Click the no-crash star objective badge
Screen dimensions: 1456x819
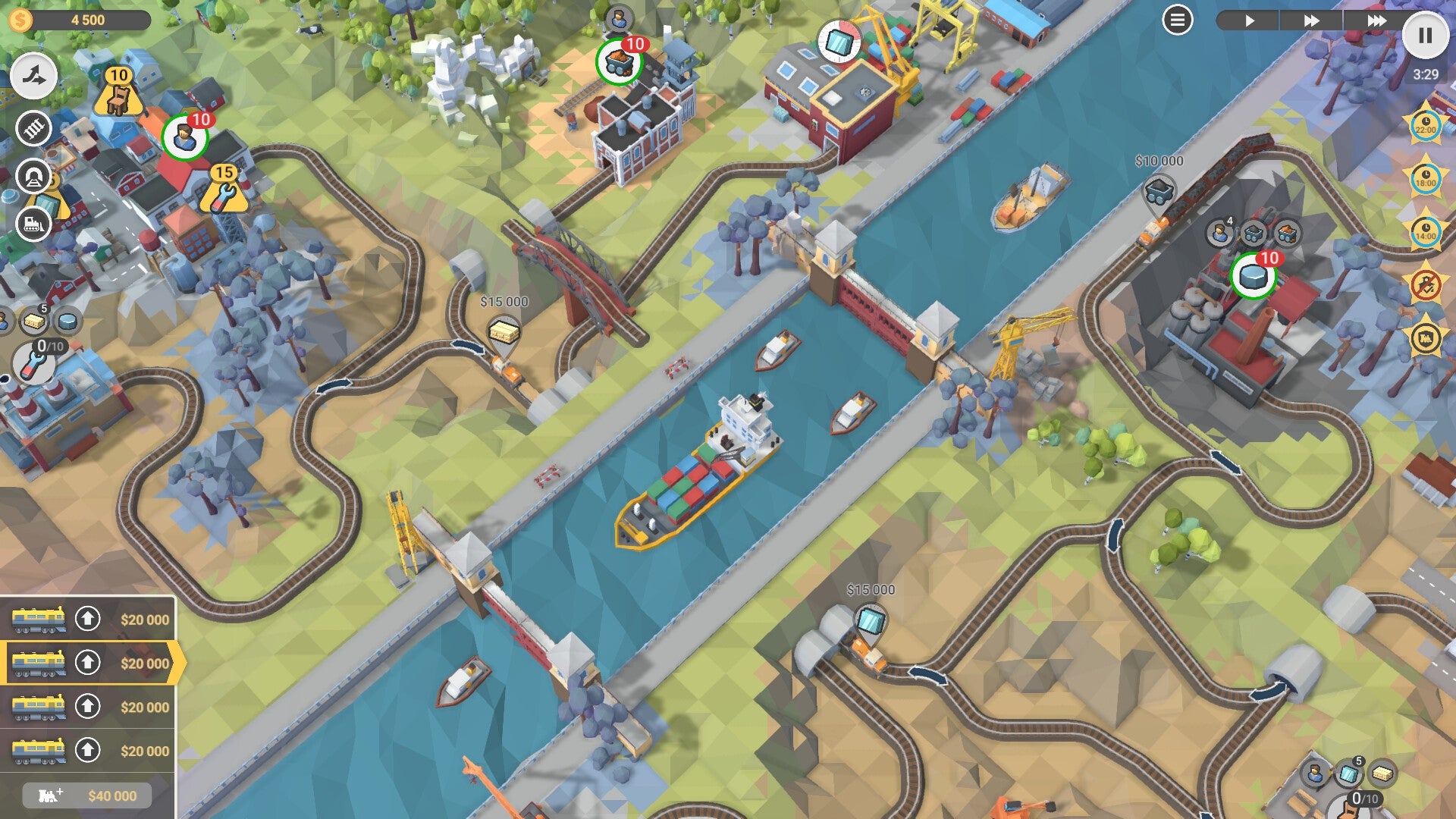pyautogui.click(x=1427, y=284)
